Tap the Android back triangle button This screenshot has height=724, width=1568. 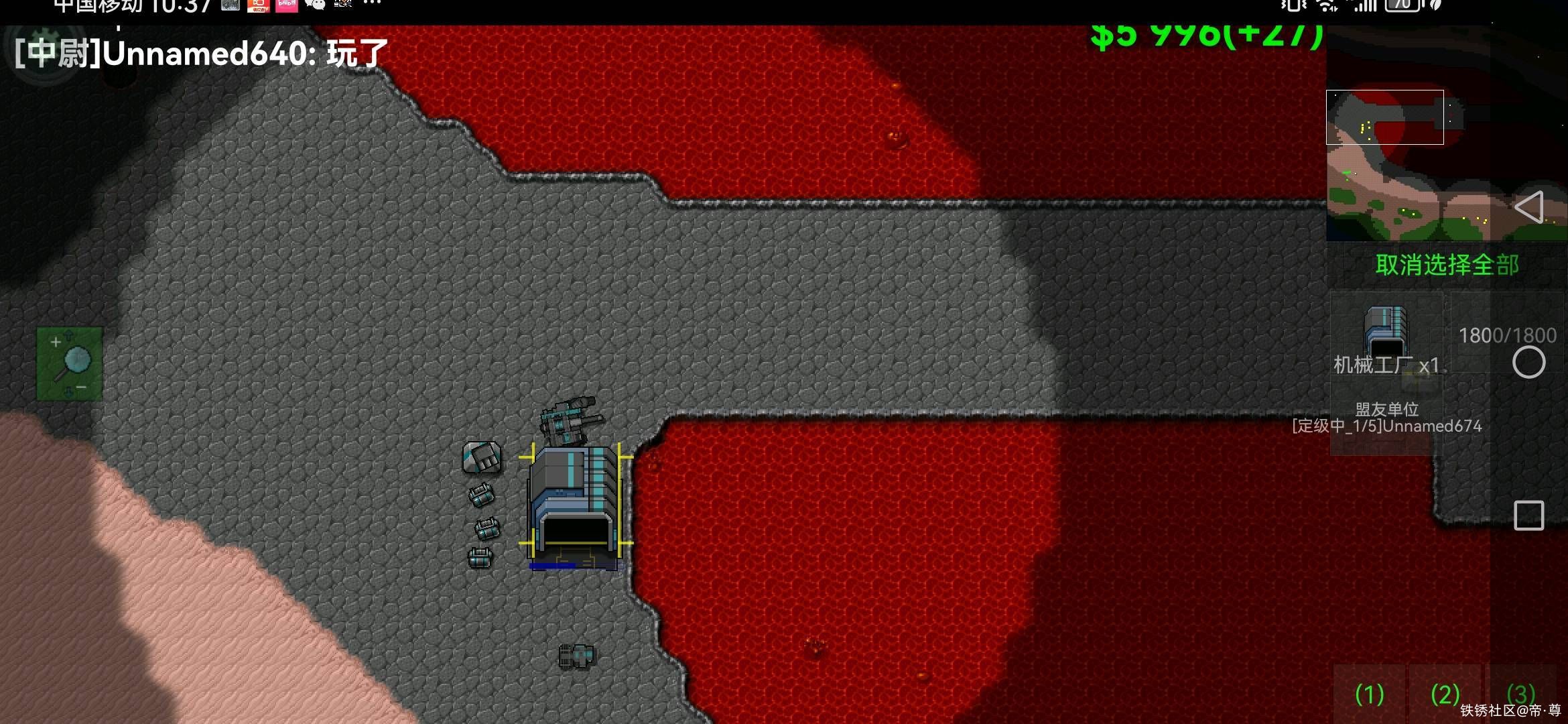(x=1528, y=207)
